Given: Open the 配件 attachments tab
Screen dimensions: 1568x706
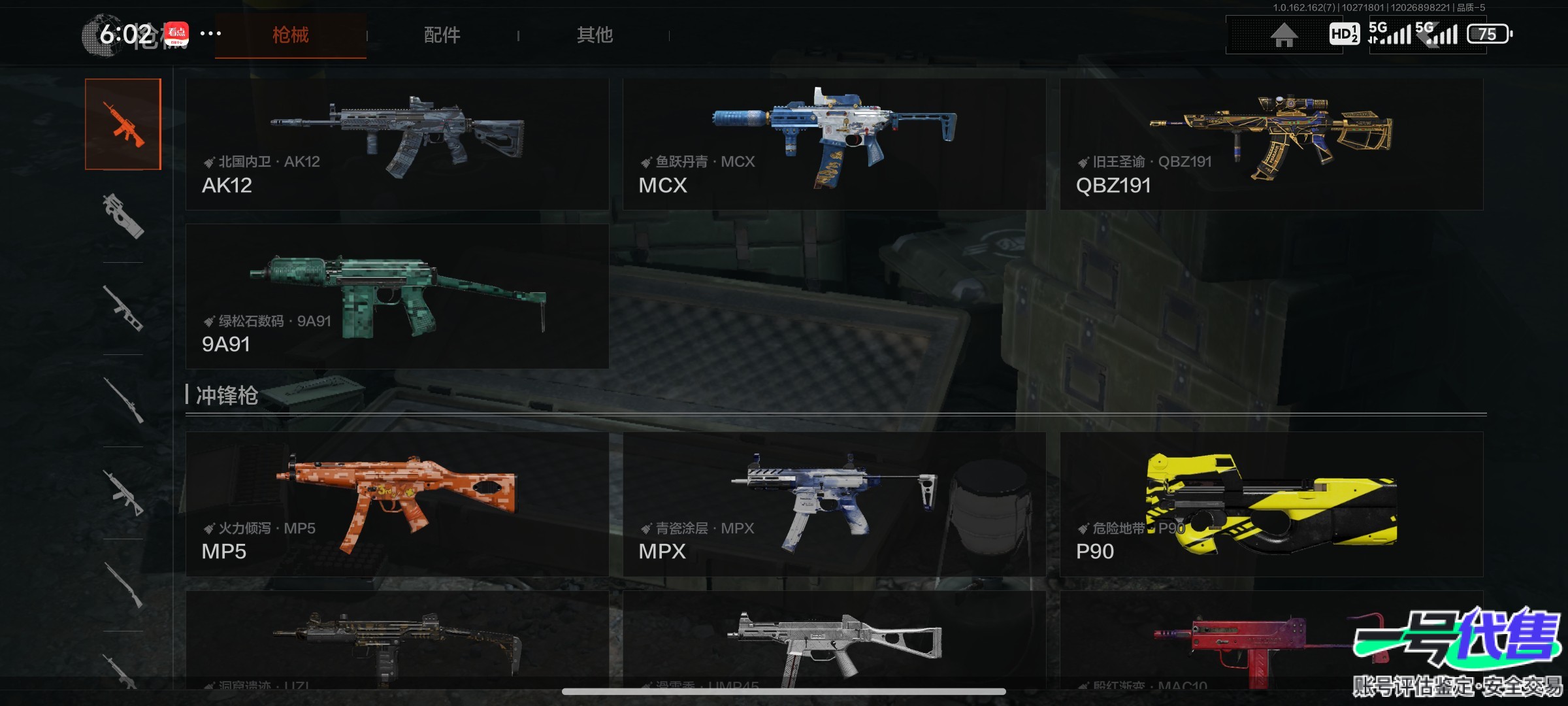Looking at the screenshot, I should (442, 35).
